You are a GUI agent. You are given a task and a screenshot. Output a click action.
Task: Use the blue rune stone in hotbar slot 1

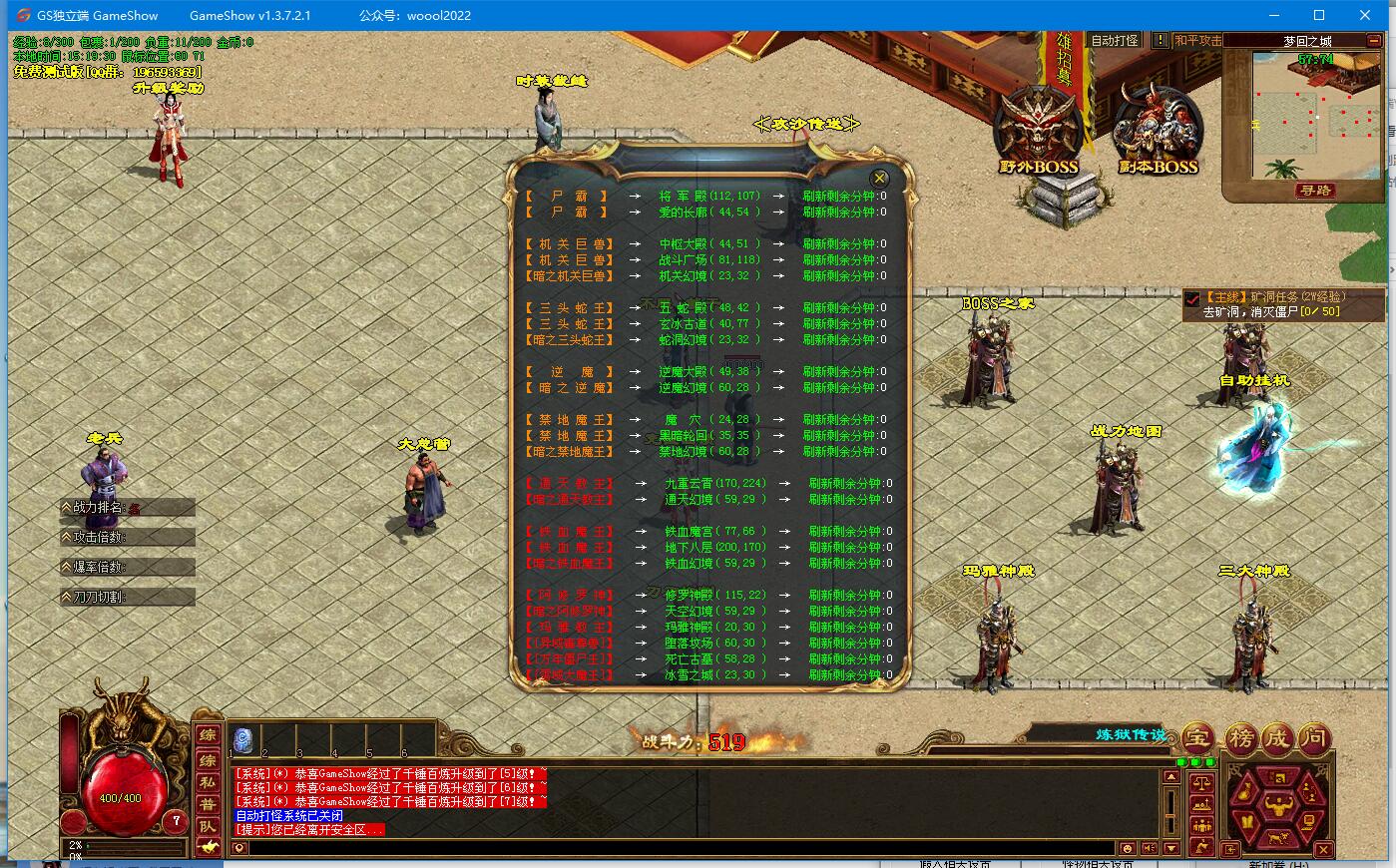coord(242,739)
